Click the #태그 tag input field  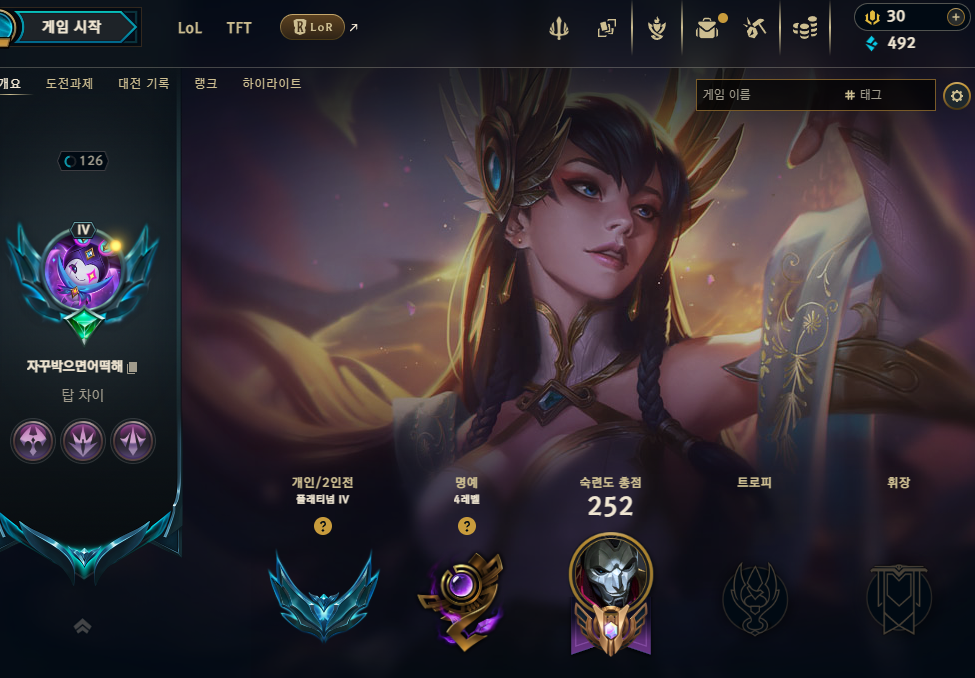885,95
